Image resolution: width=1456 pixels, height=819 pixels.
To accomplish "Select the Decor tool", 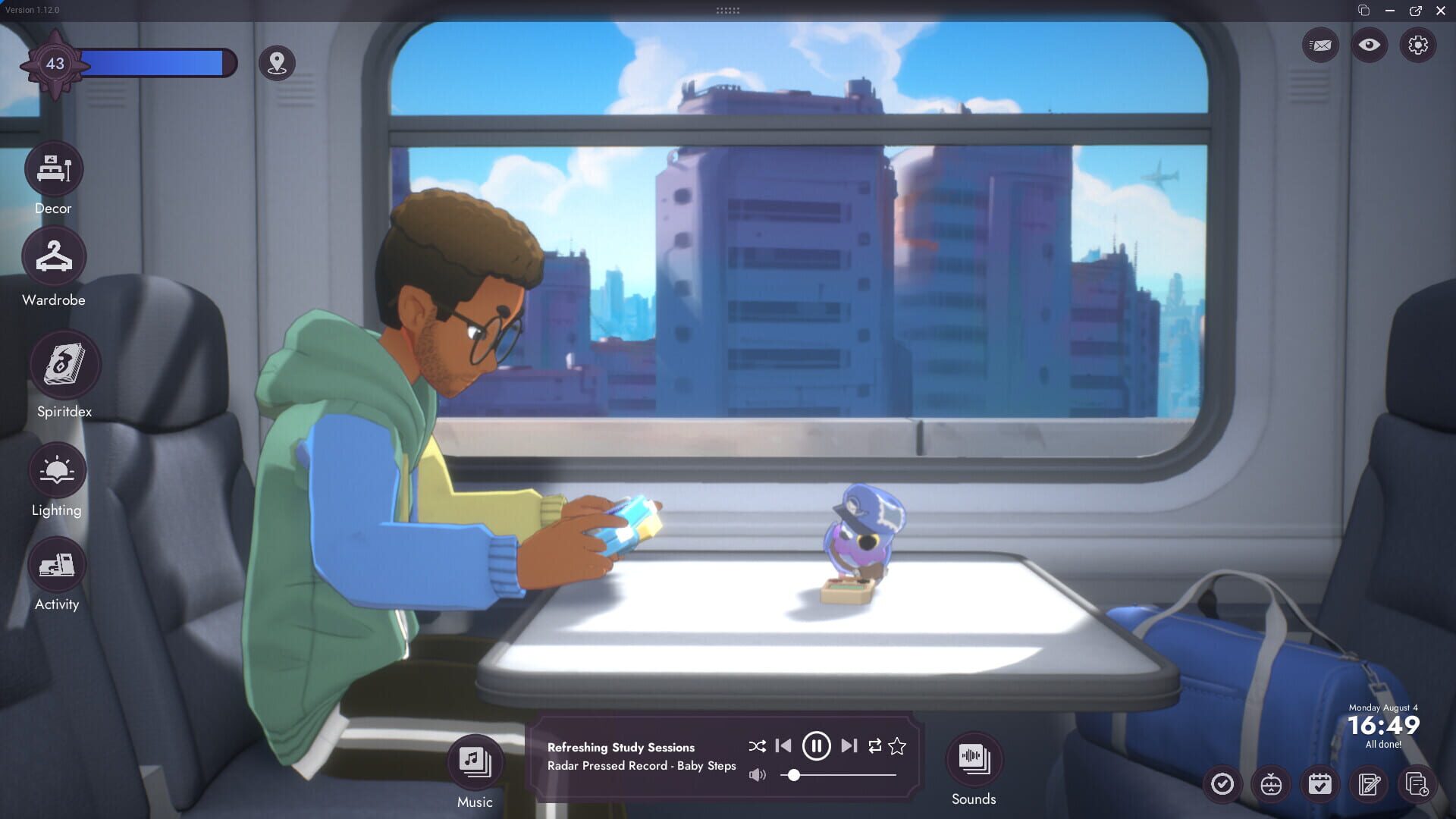I will (x=53, y=169).
